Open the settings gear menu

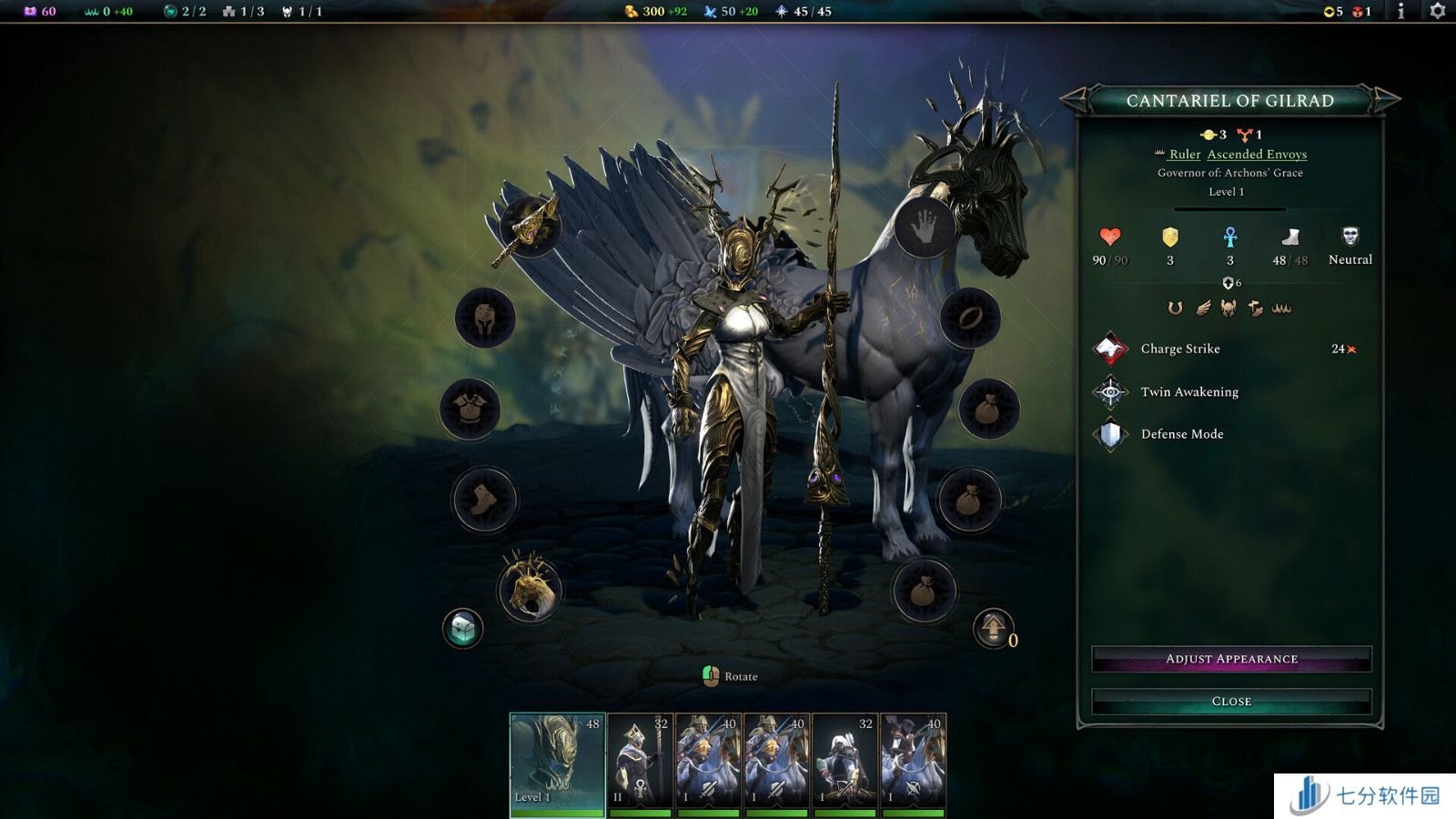click(1438, 11)
